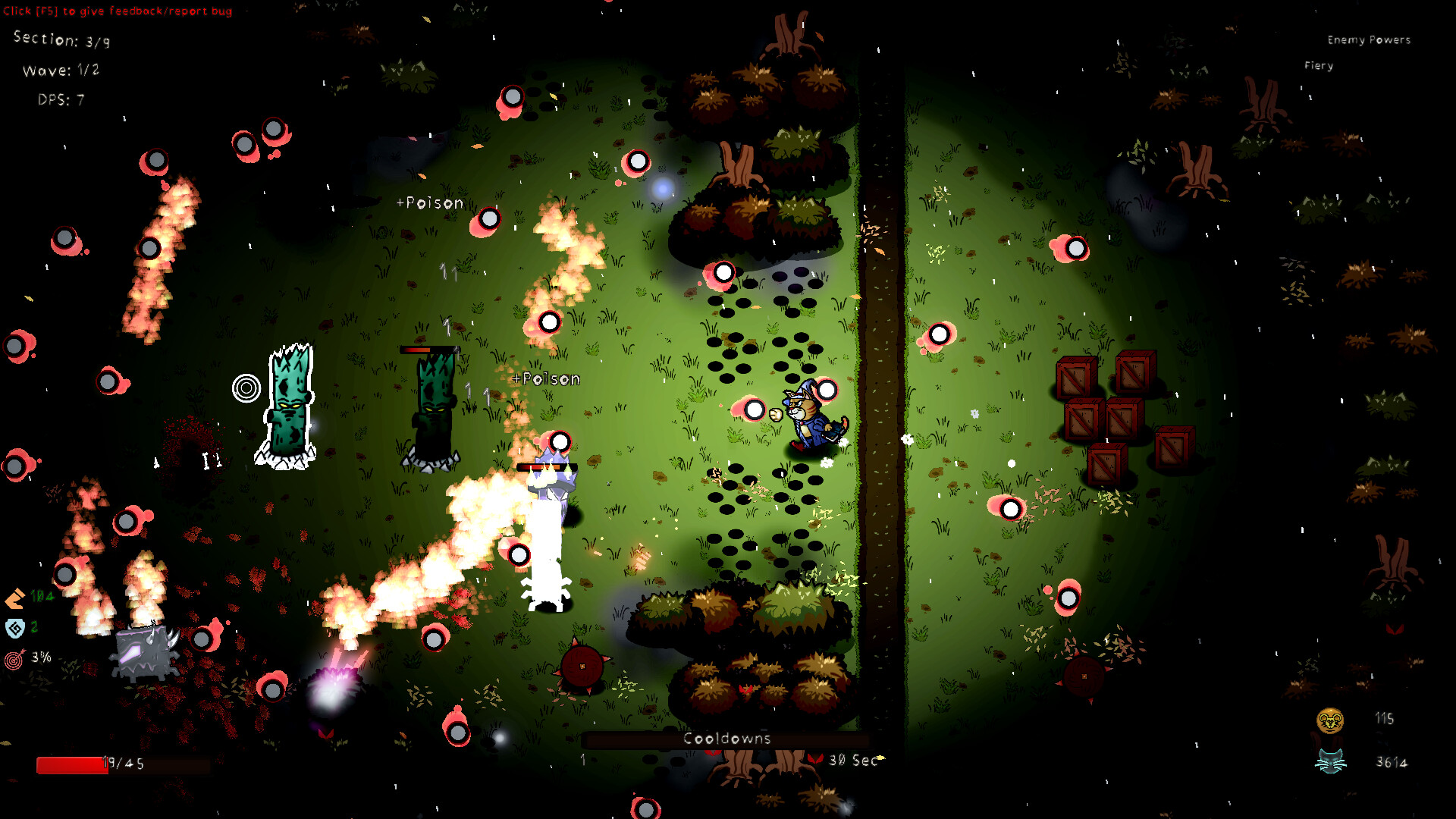Click the Cooldowns bar

pyautogui.click(x=726, y=739)
